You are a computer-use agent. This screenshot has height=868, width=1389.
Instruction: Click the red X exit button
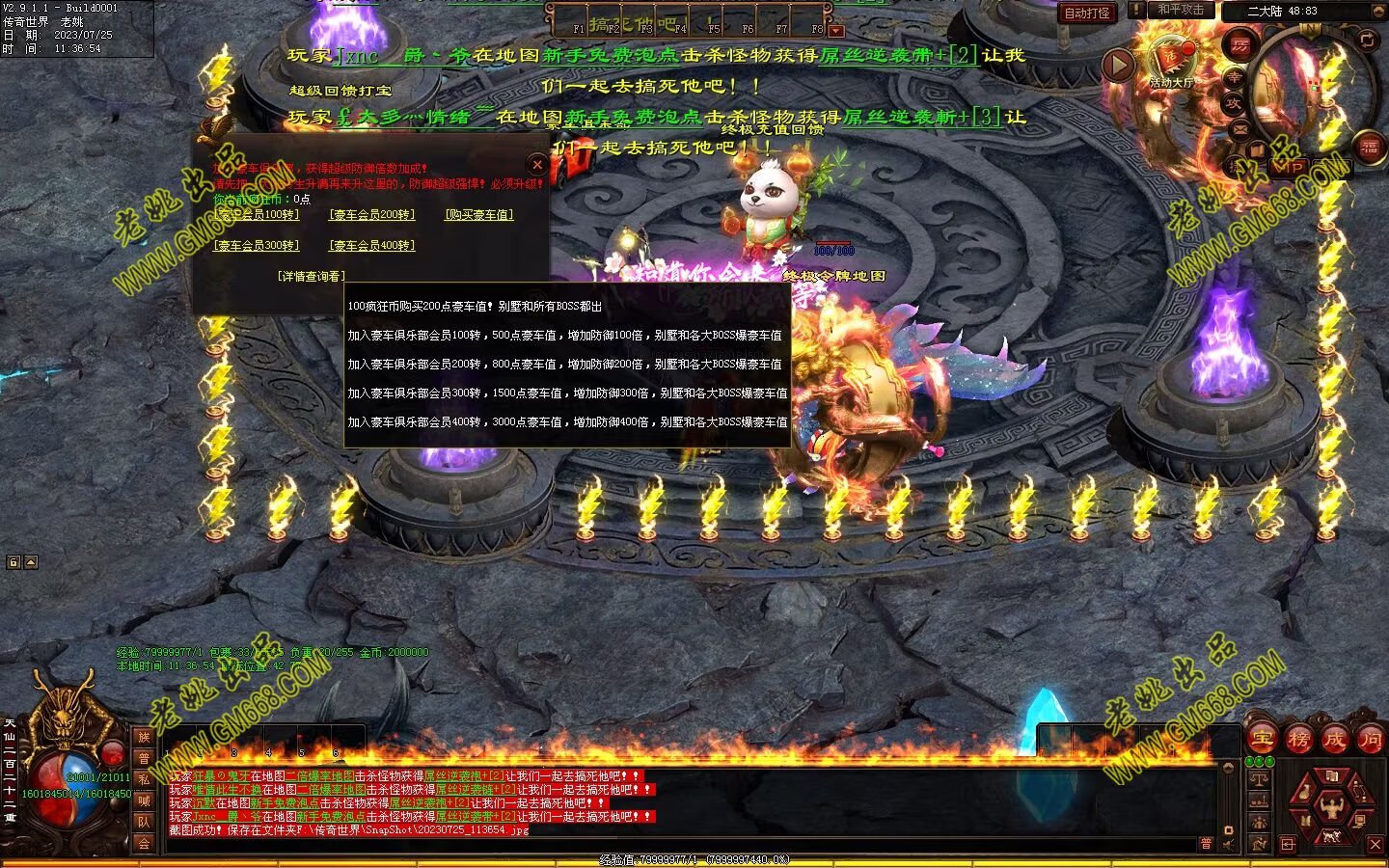[1375, 844]
